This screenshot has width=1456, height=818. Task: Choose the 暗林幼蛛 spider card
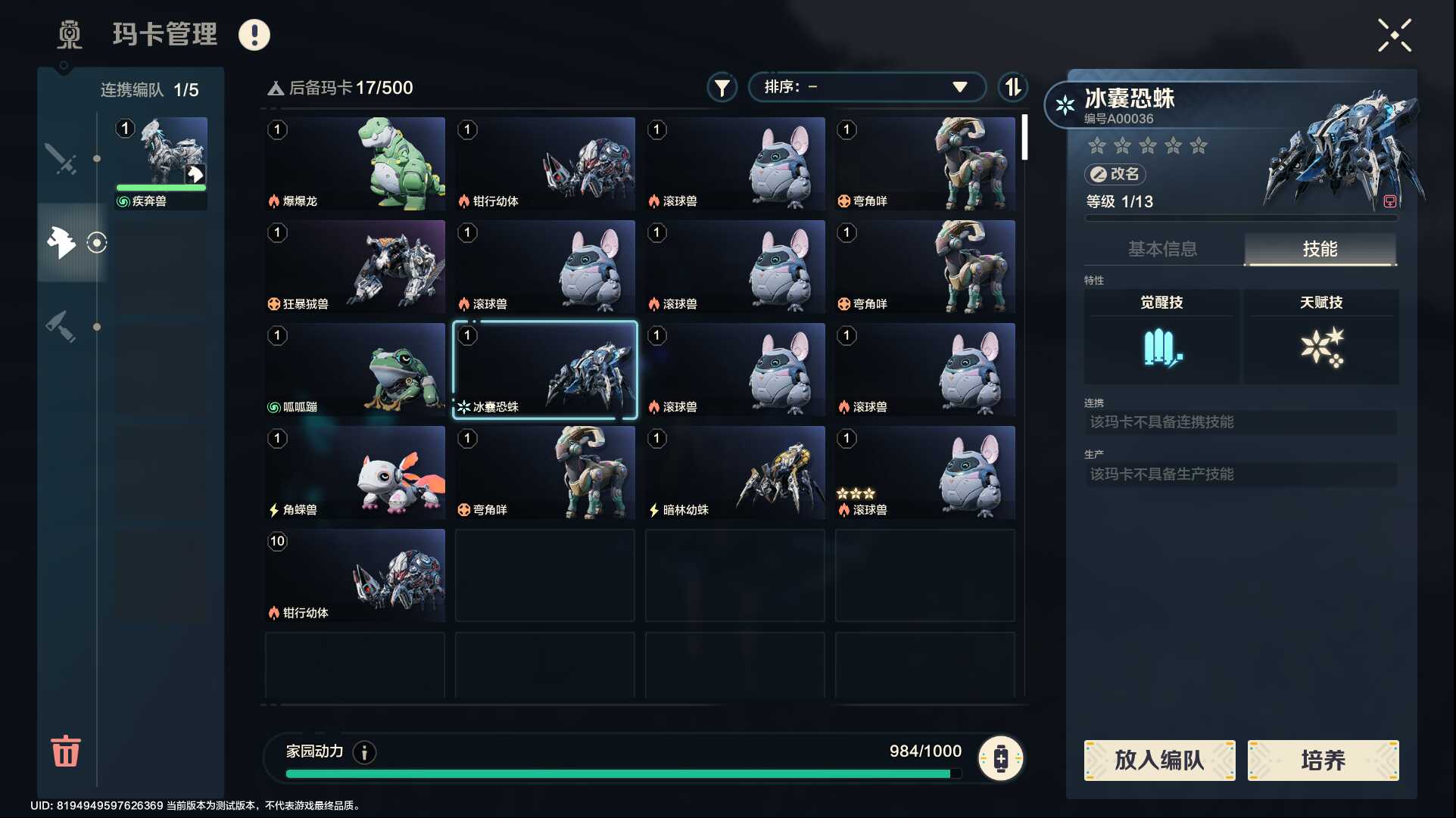coord(734,472)
